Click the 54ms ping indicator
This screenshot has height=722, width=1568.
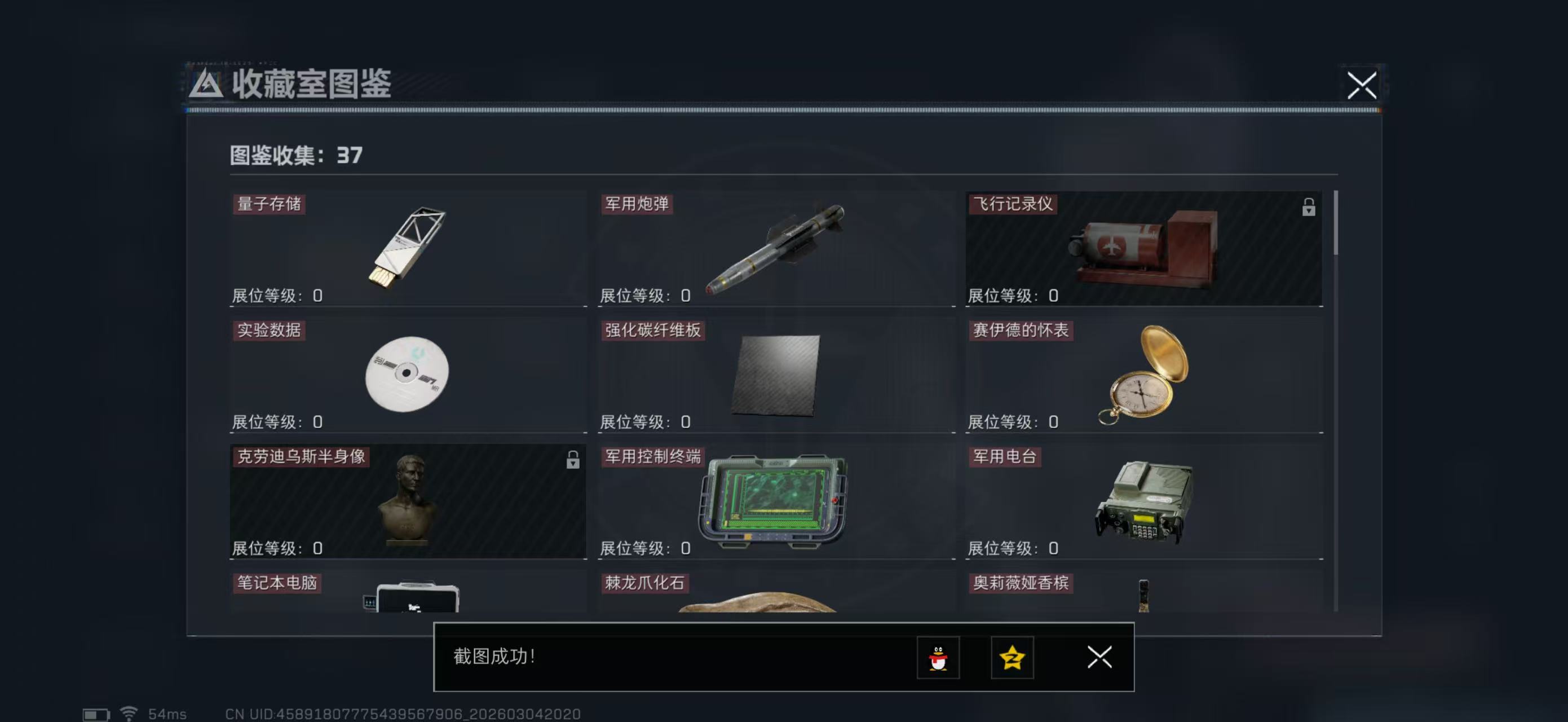click(x=166, y=714)
